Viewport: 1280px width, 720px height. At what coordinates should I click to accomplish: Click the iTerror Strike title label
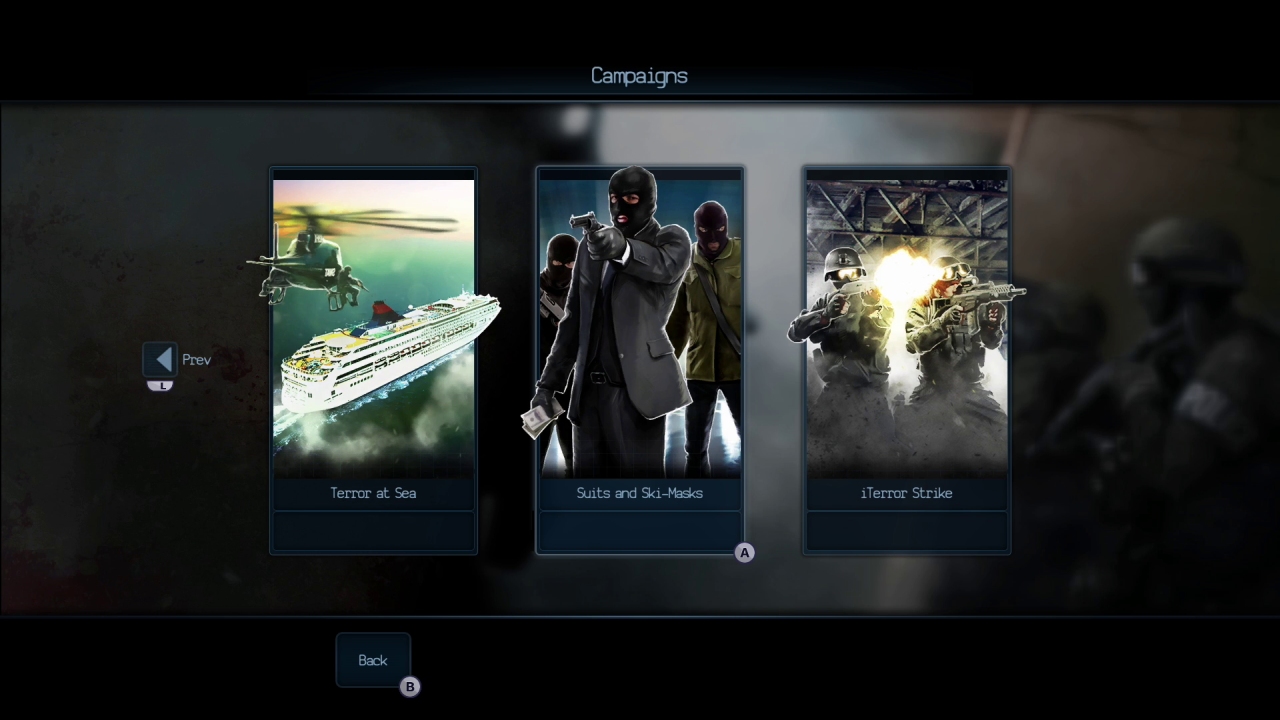[906, 492]
